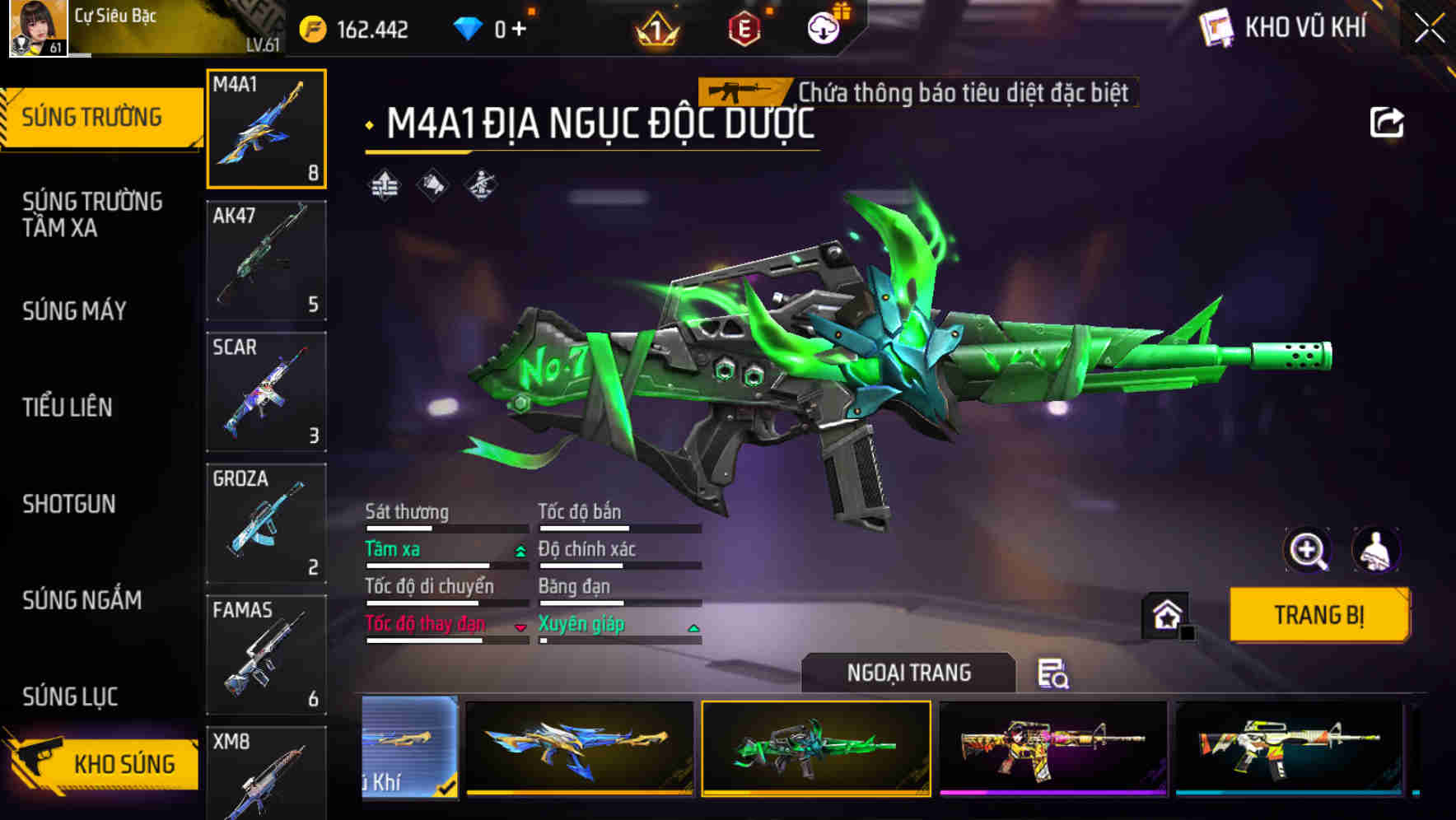This screenshot has height=820, width=1456.
Task: Collapse the Tốc độ thay đạn stat arrow
Action: 519,627
